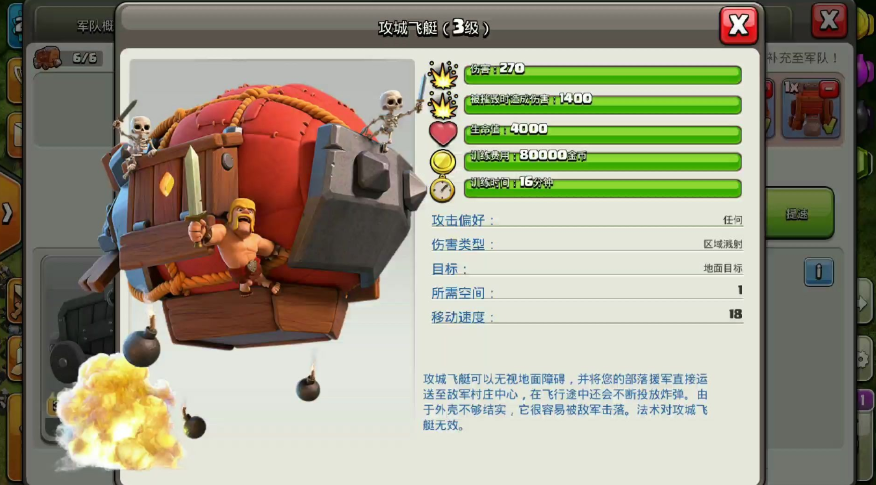This screenshot has width=876, height=485.
Task: Close the 攻城飞艇 info popup
Action: pyautogui.click(x=738, y=25)
